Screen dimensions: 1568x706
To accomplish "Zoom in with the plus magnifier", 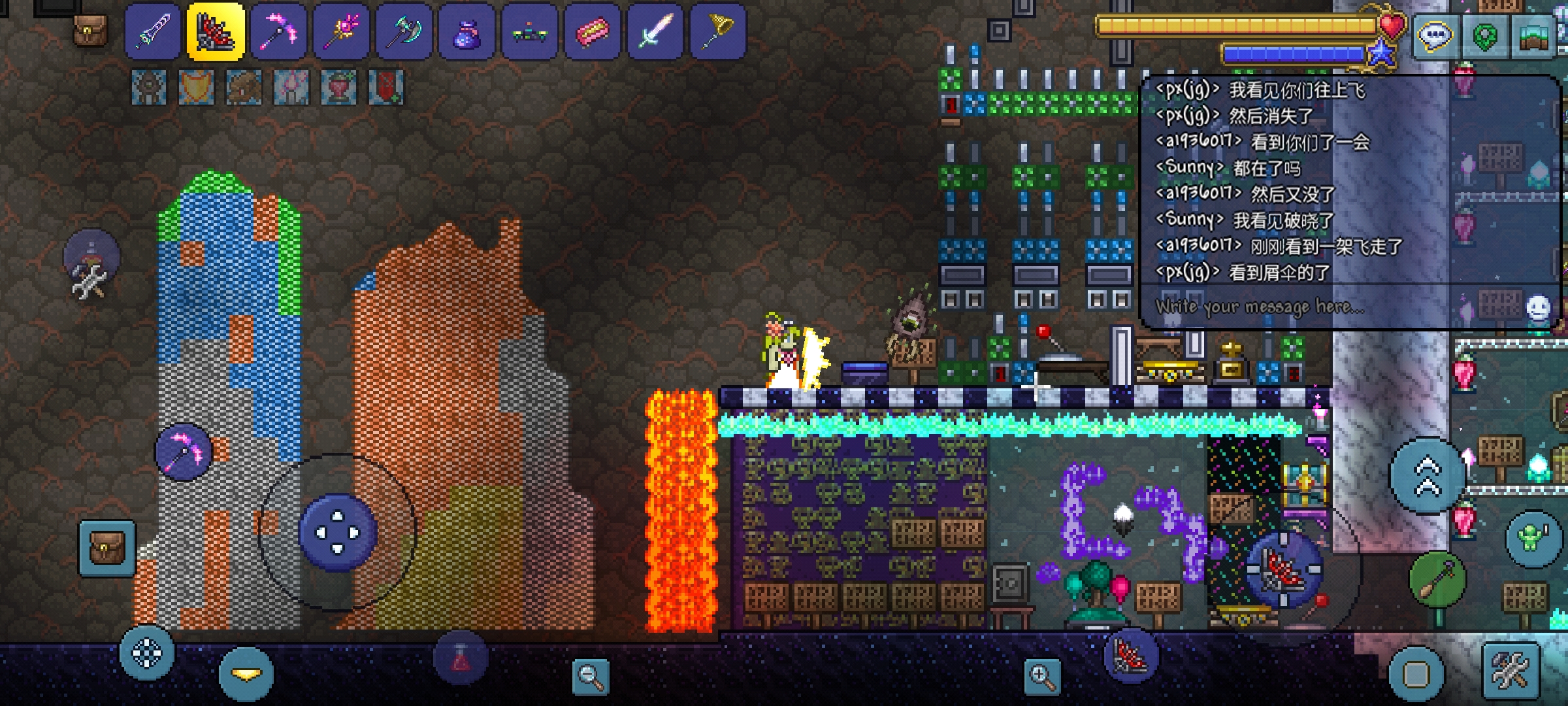I will click(1042, 676).
